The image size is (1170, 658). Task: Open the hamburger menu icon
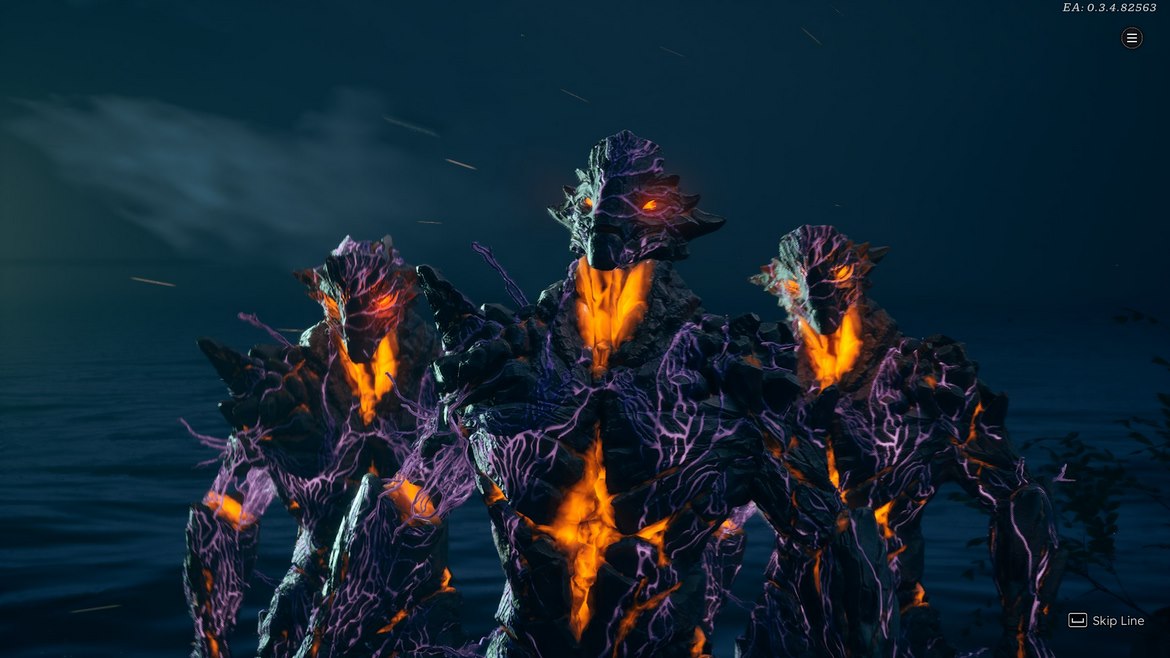tap(1131, 38)
